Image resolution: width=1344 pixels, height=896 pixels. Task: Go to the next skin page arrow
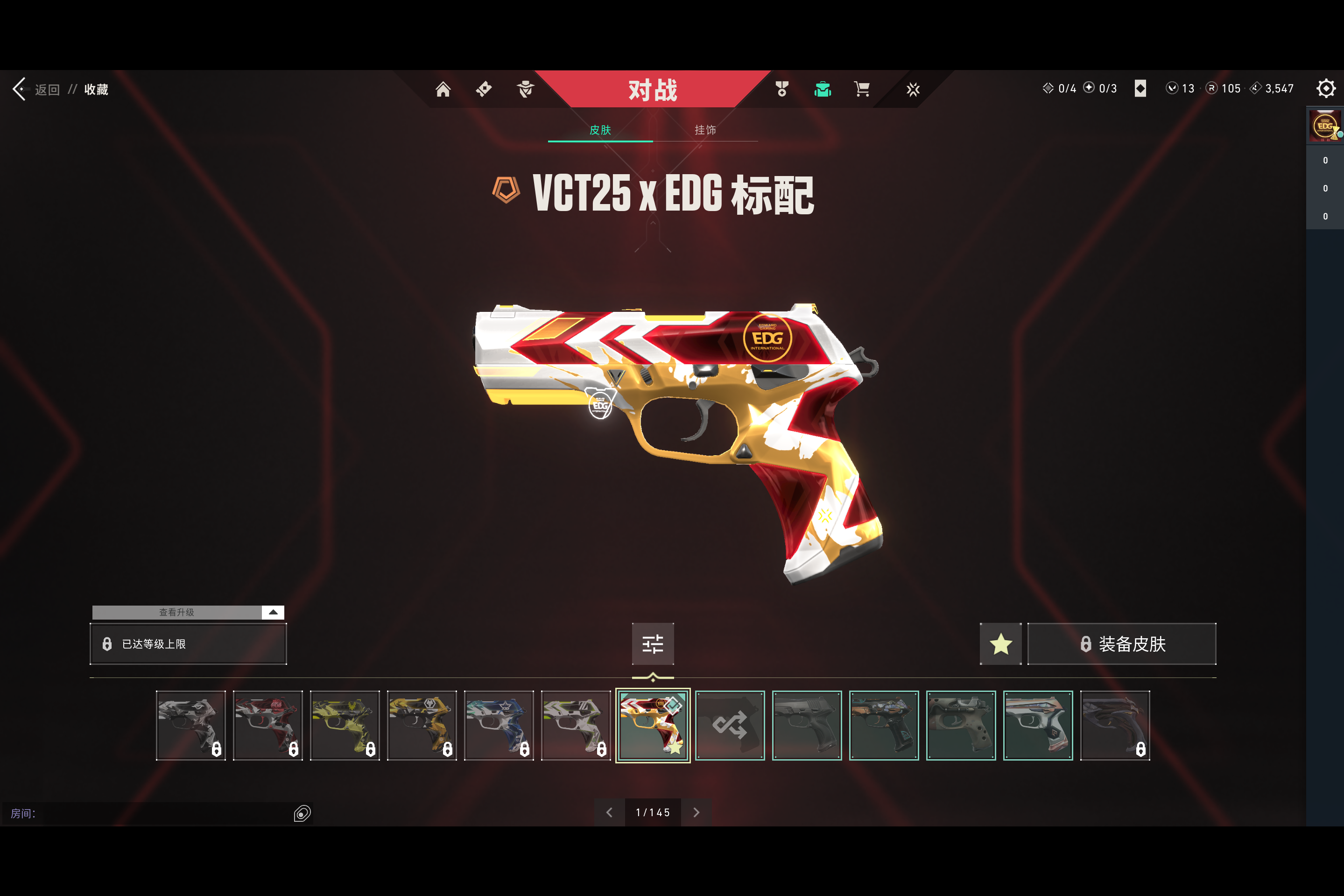[x=697, y=812]
